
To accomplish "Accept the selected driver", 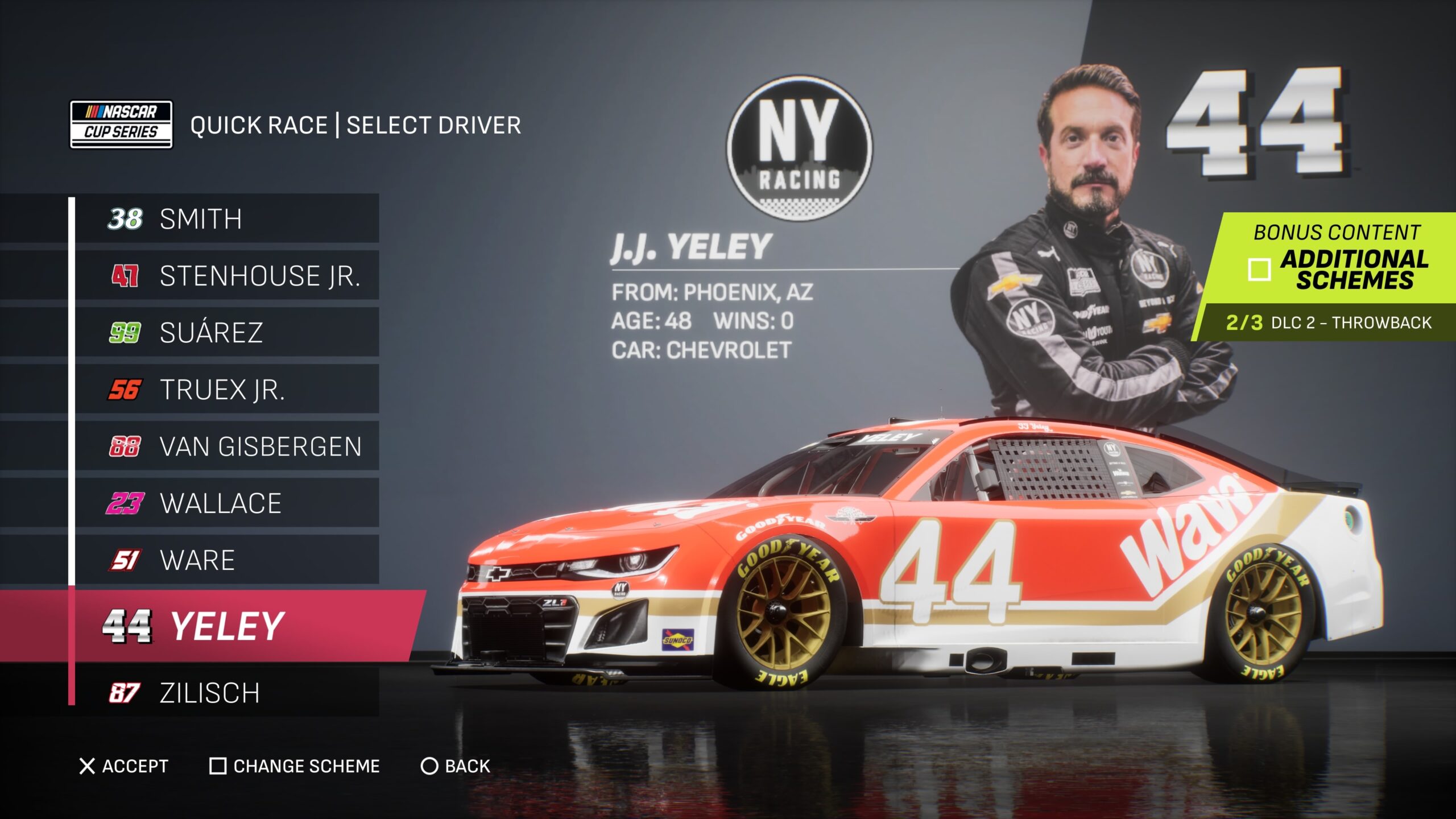I will pos(124,766).
